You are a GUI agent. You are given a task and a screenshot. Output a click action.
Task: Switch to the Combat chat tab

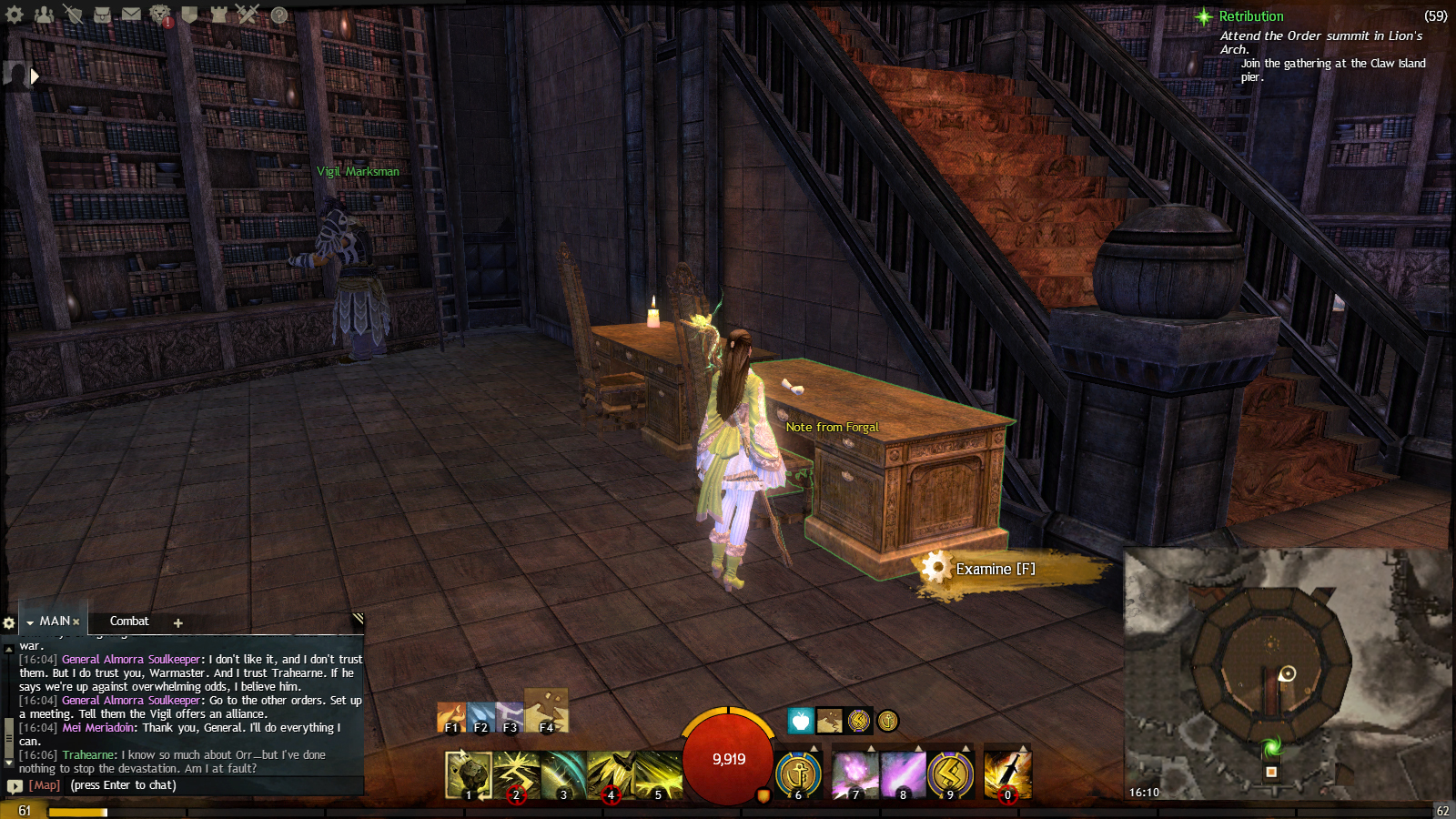[129, 622]
